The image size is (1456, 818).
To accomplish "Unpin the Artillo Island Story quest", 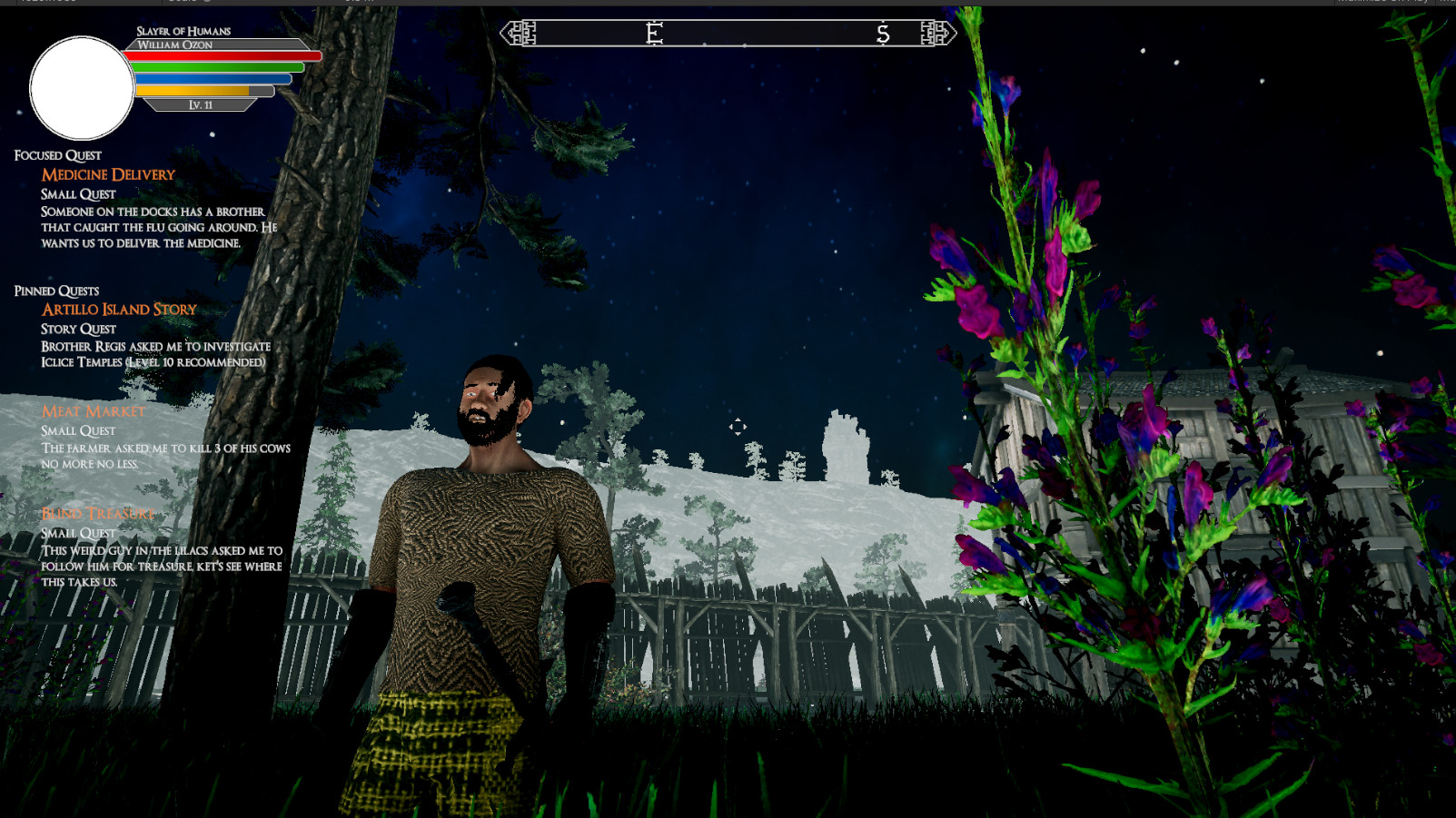I will pyautogui.click(x=117, y=309).
